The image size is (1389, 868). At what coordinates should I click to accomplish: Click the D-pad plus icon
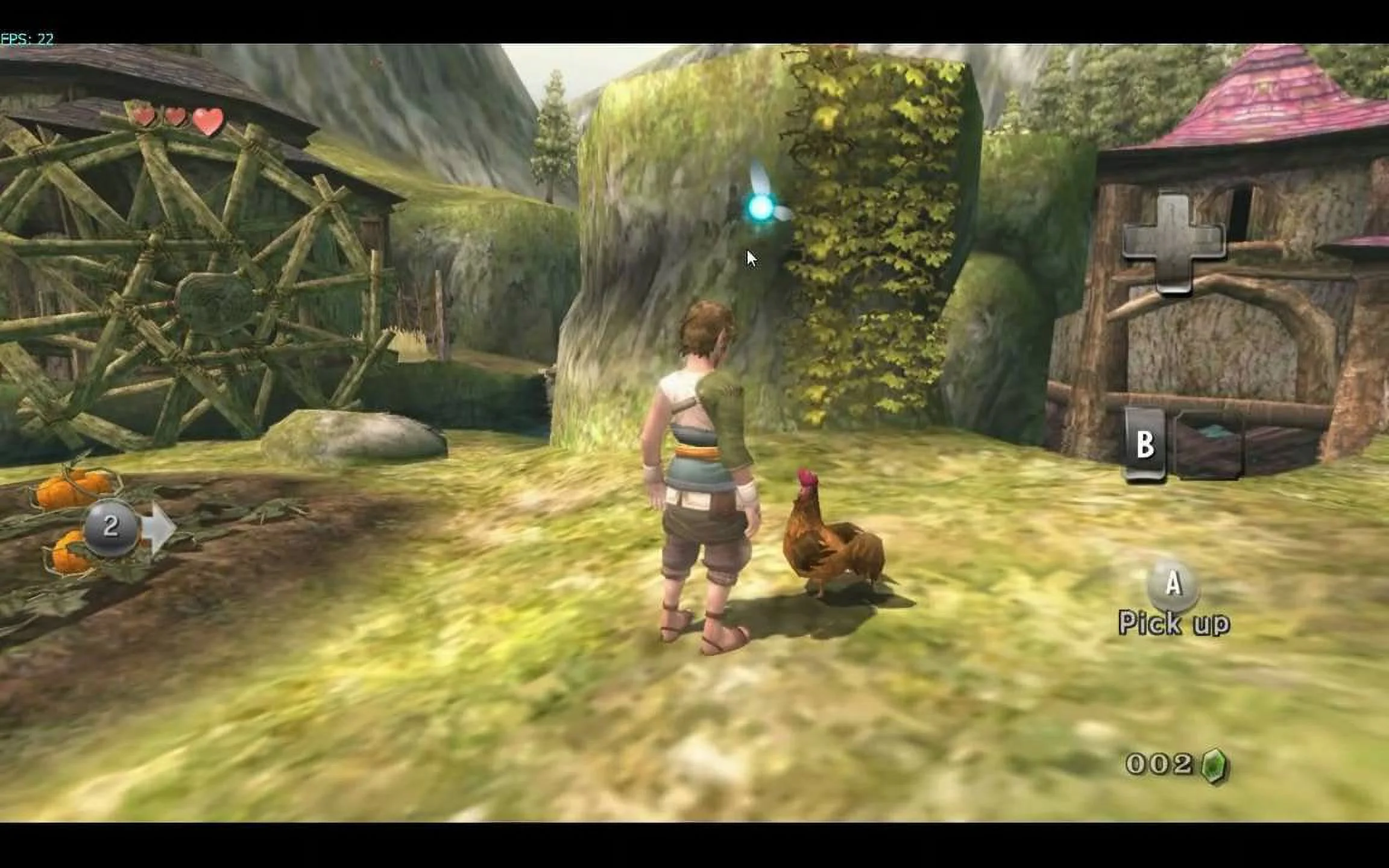(x=1173, y=241)
